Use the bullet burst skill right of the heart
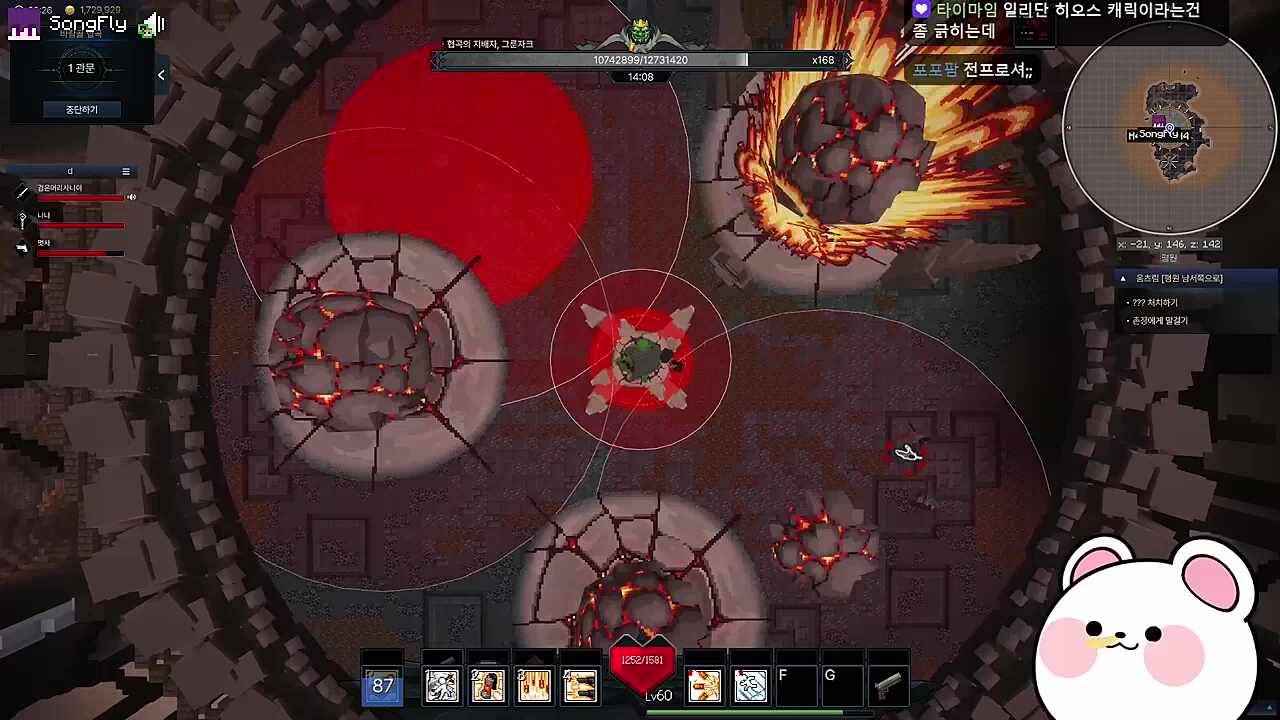Screen dimensions: 1280x720 (x=704, y=686)
